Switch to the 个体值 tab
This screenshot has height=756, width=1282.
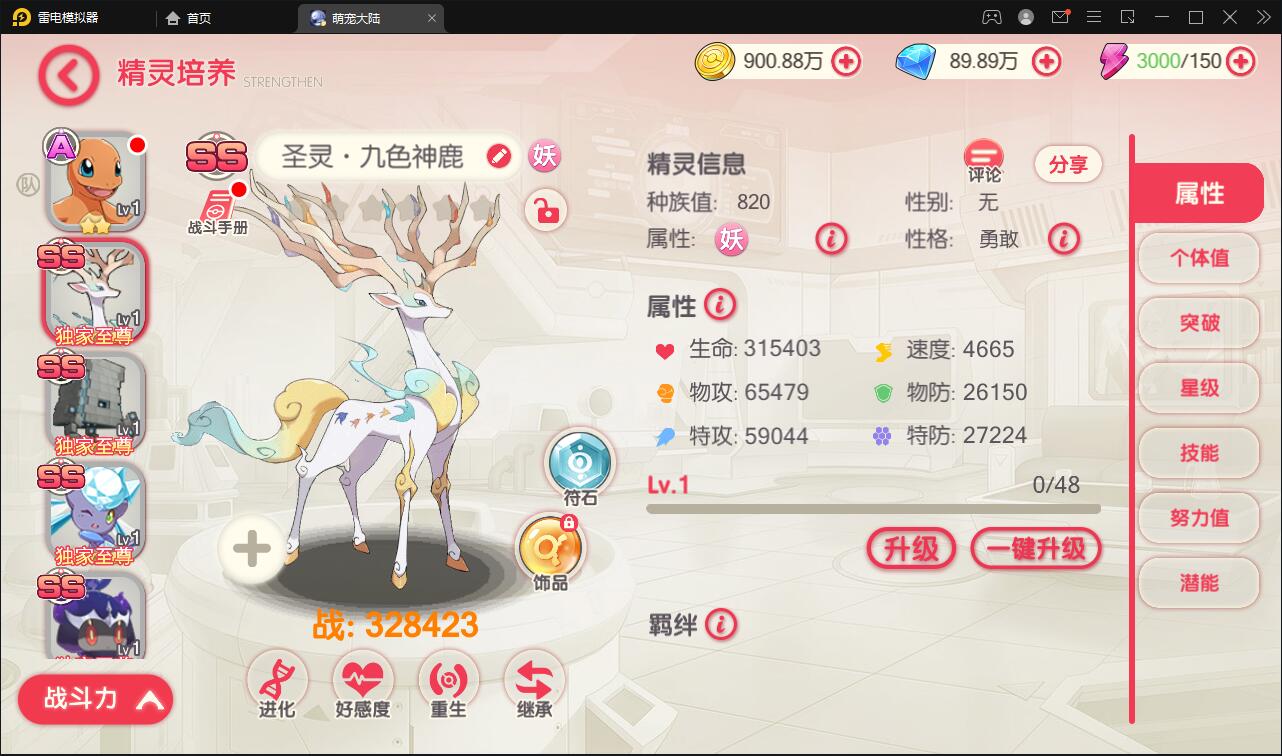pyautogui.click(x=1198, y=258)
